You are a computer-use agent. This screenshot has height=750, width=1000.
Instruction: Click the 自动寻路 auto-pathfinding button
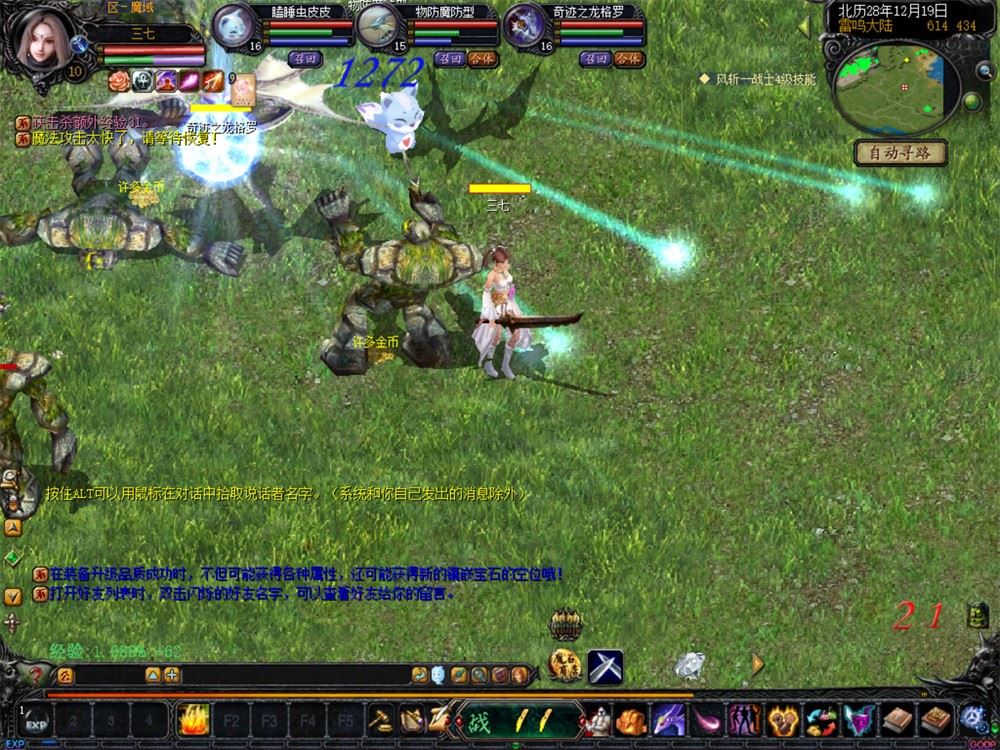click(x=900, y=154)
